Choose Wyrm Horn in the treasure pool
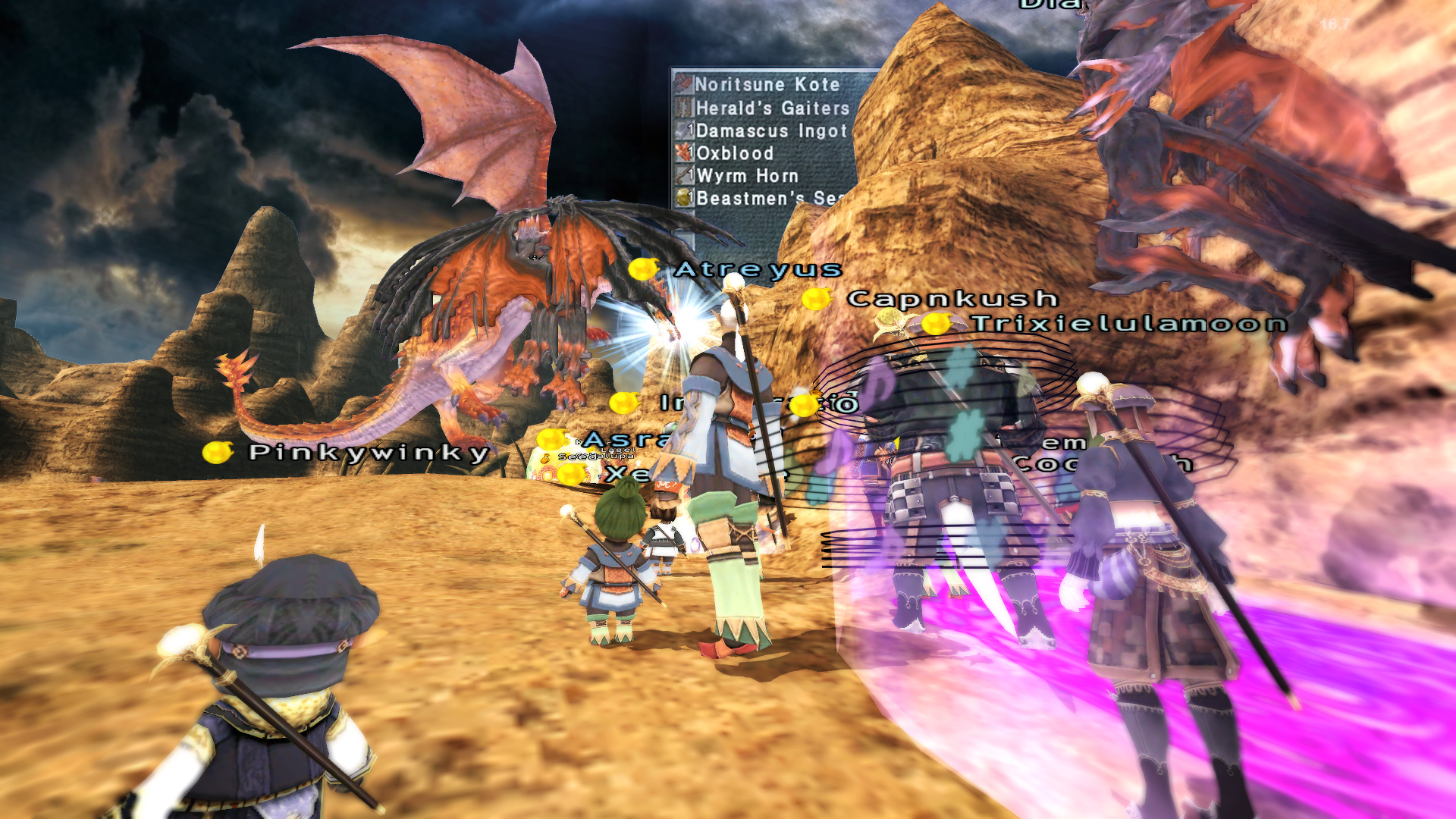The width and height of the screenshot is (1456, 819). [746, 176]
